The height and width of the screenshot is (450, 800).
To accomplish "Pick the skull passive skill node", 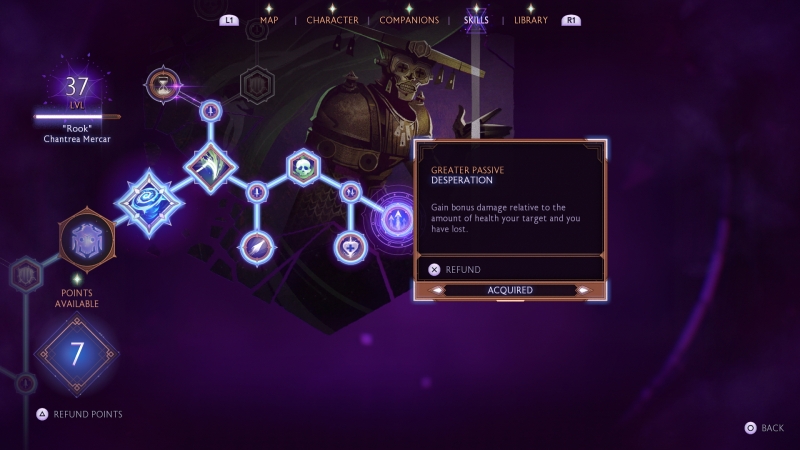I will pyautogui.click(x=303, y=167).
